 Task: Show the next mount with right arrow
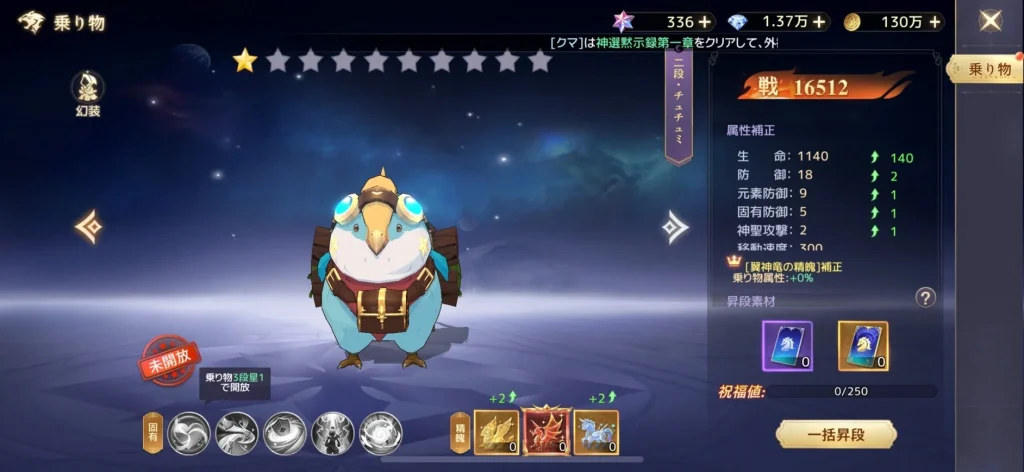[x=676, y=227]
